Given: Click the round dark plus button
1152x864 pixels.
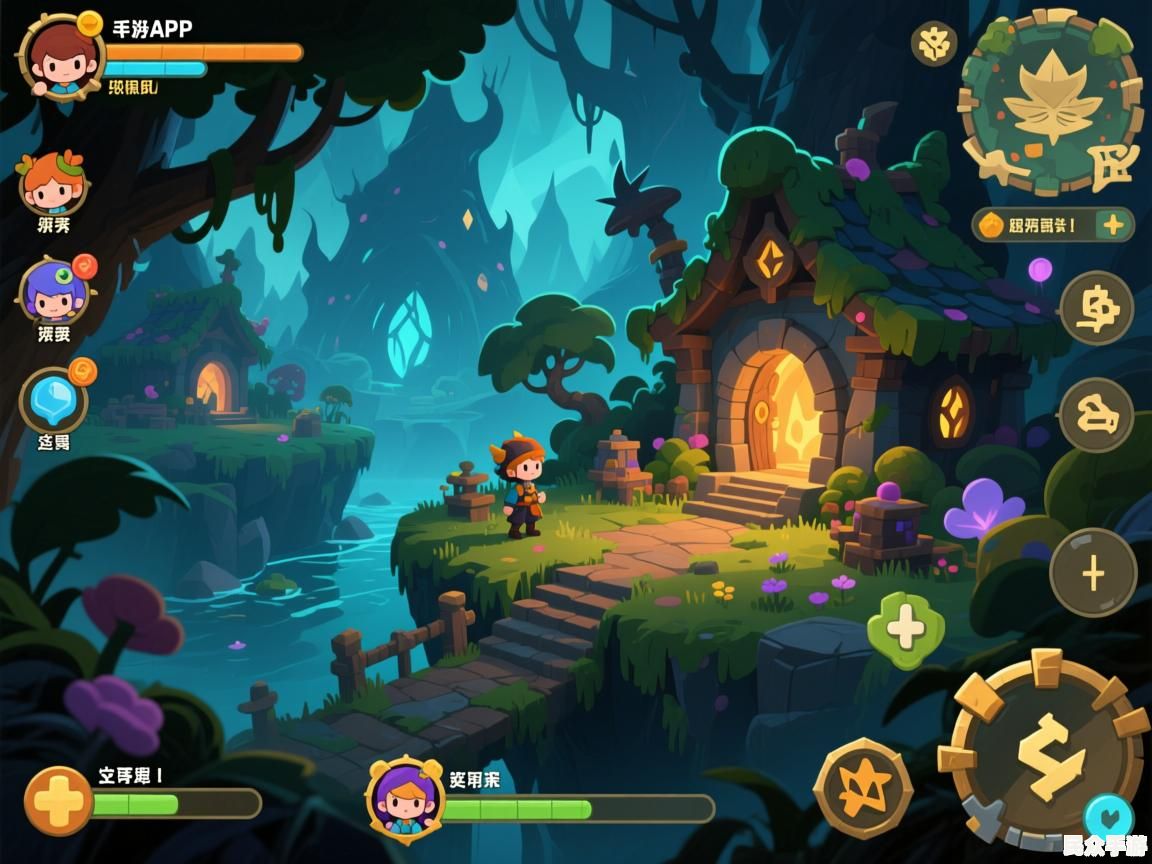Looking at the screenshot, I should (1093, 573).
